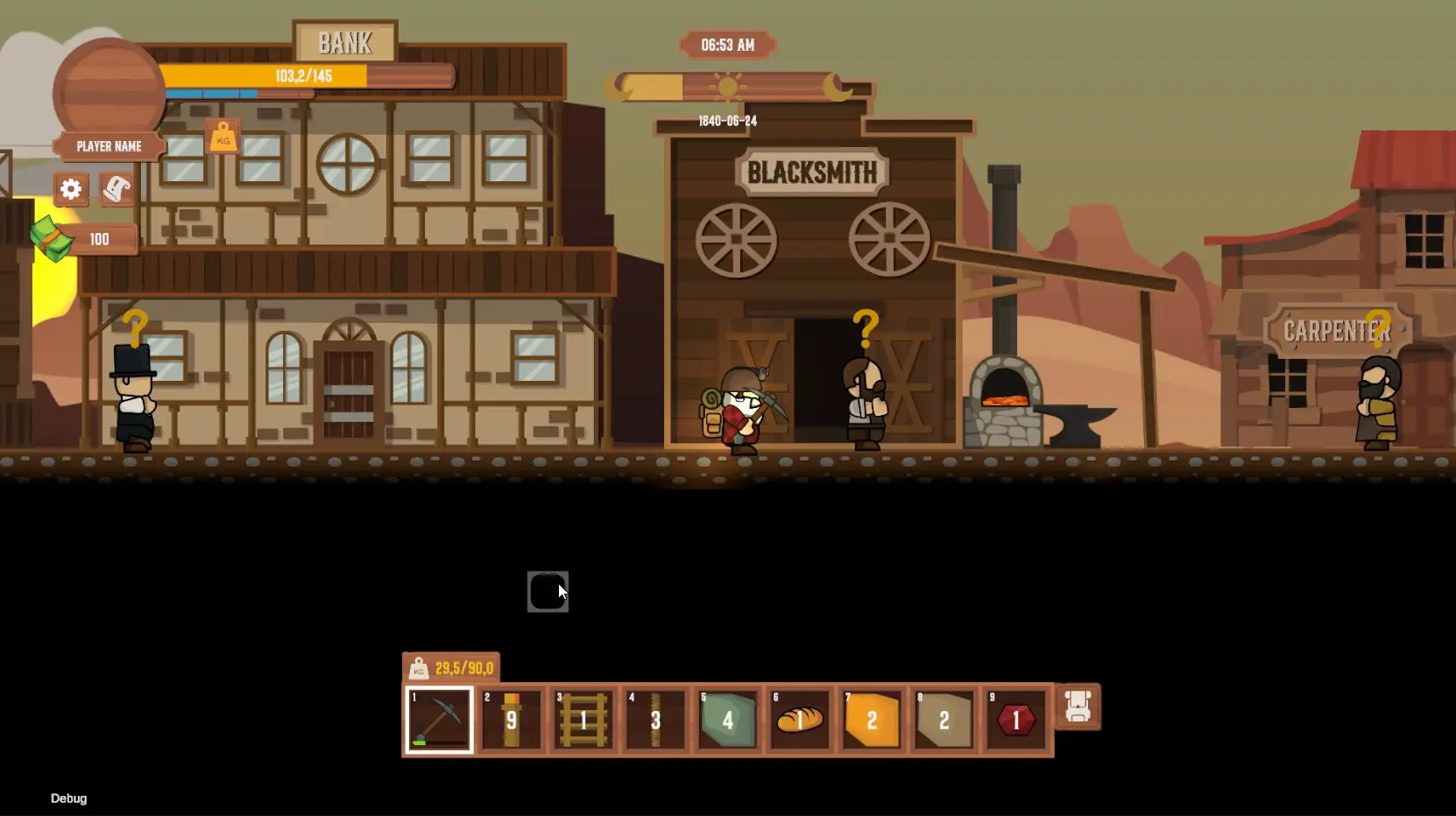Viewport: 1456px width, 816px height.
Task: Click the PLAYER NAME nameplate
Action: (107, 146)
